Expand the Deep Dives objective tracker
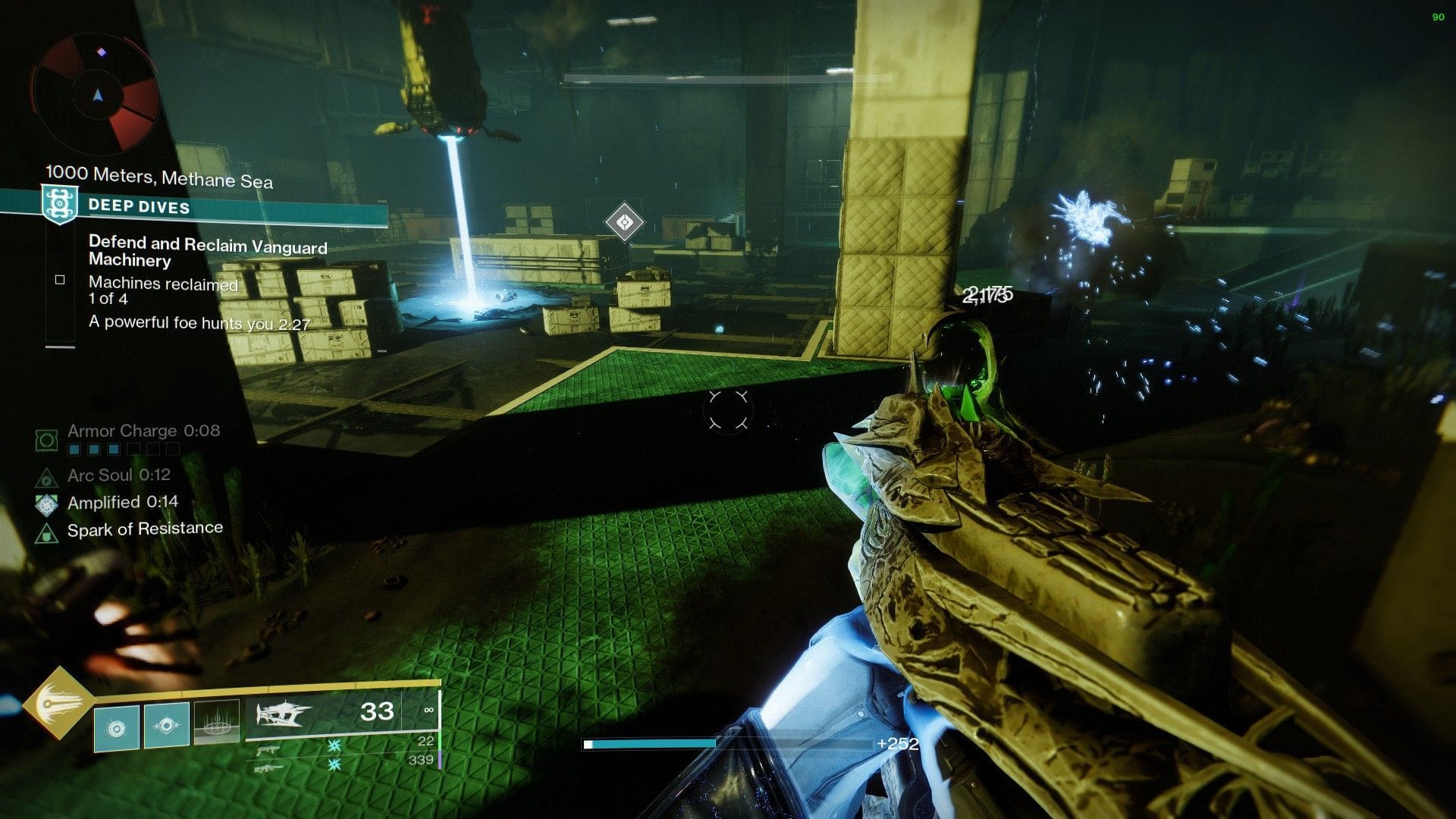1456x819 pixels. click(138, 206)
